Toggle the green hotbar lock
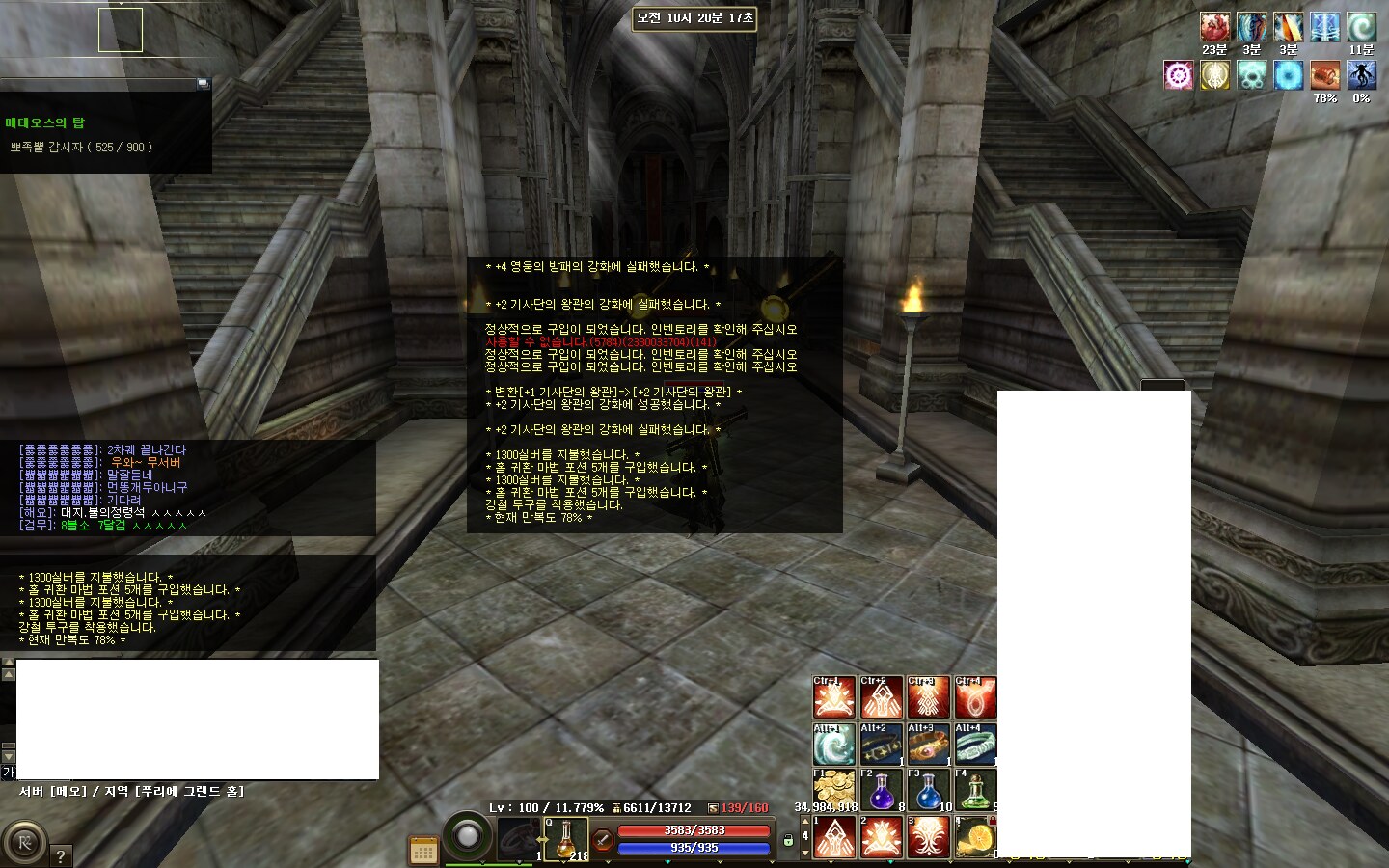This screenshot has height=868, width=1389. point(788,840)
